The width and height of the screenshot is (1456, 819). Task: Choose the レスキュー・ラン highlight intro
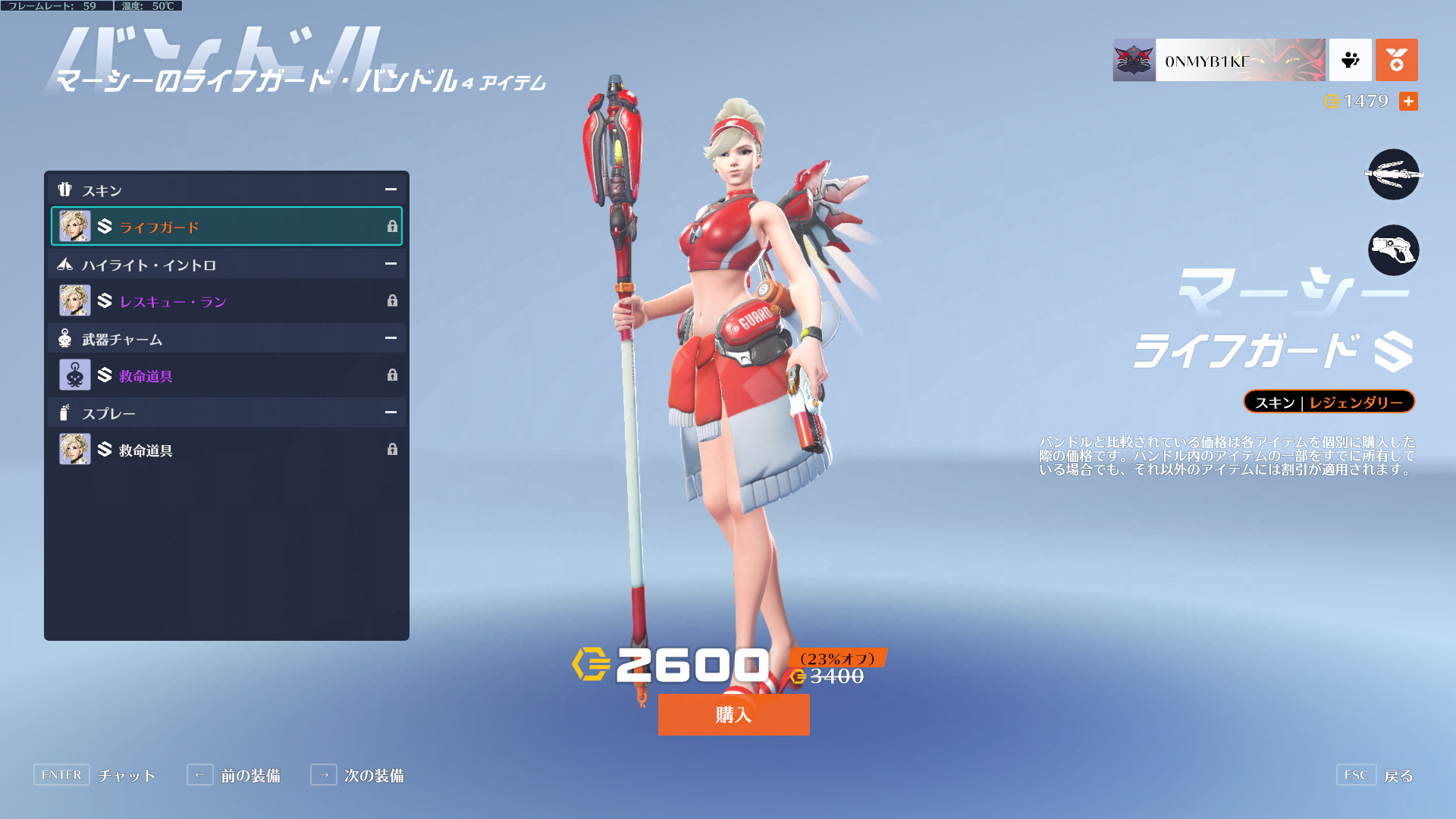pyautogui.click(x=226, y=301)
